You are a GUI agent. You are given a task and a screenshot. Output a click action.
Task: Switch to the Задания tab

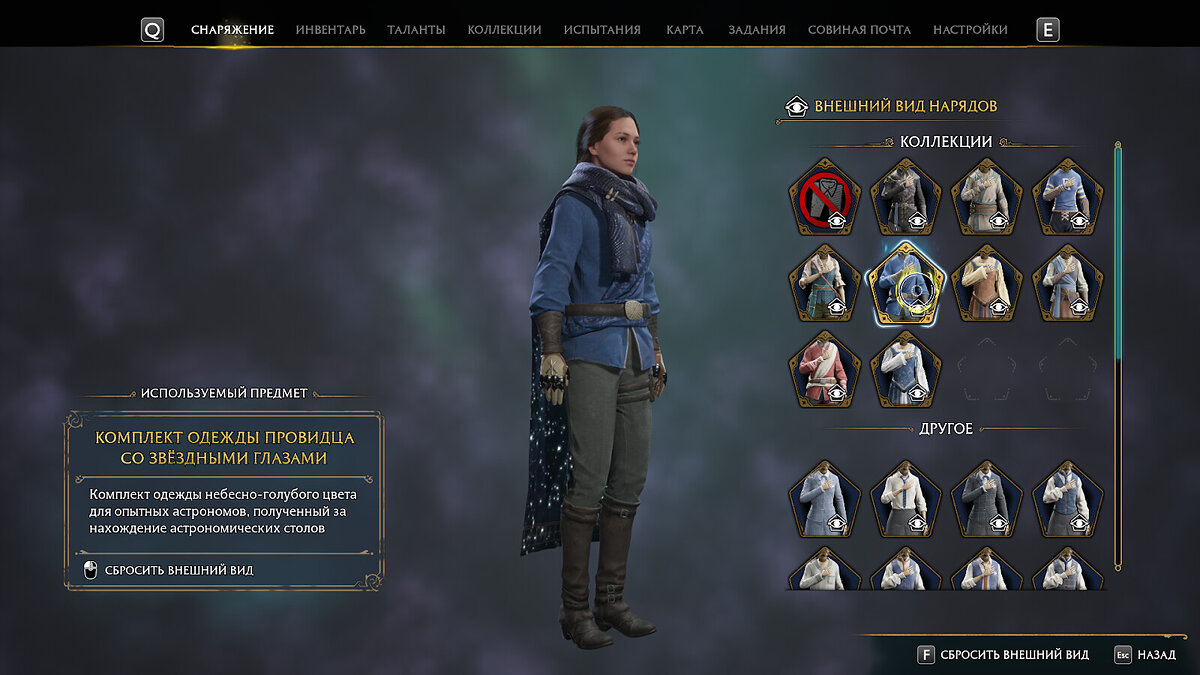[x=756, y=30]
